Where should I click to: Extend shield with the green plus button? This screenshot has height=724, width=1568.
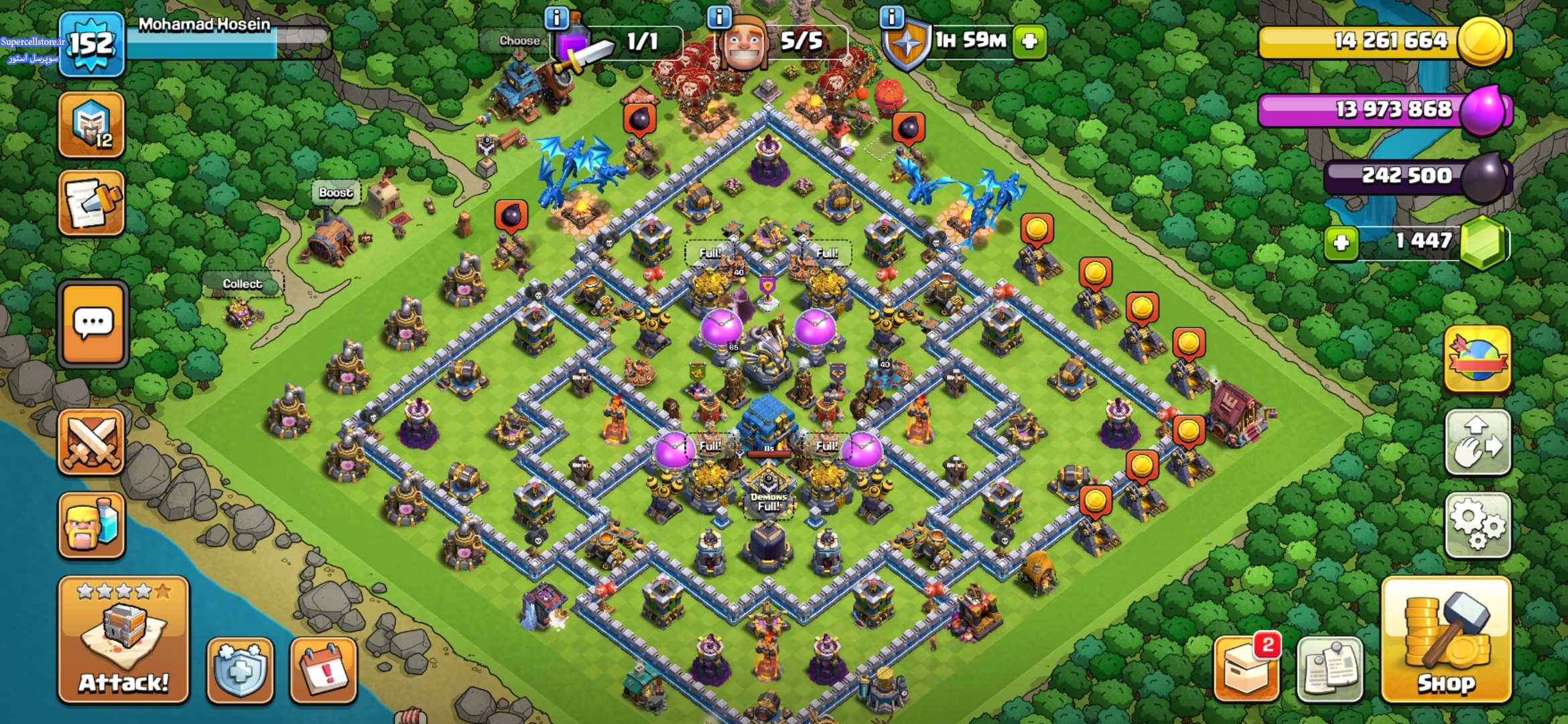coord(1029,42)
